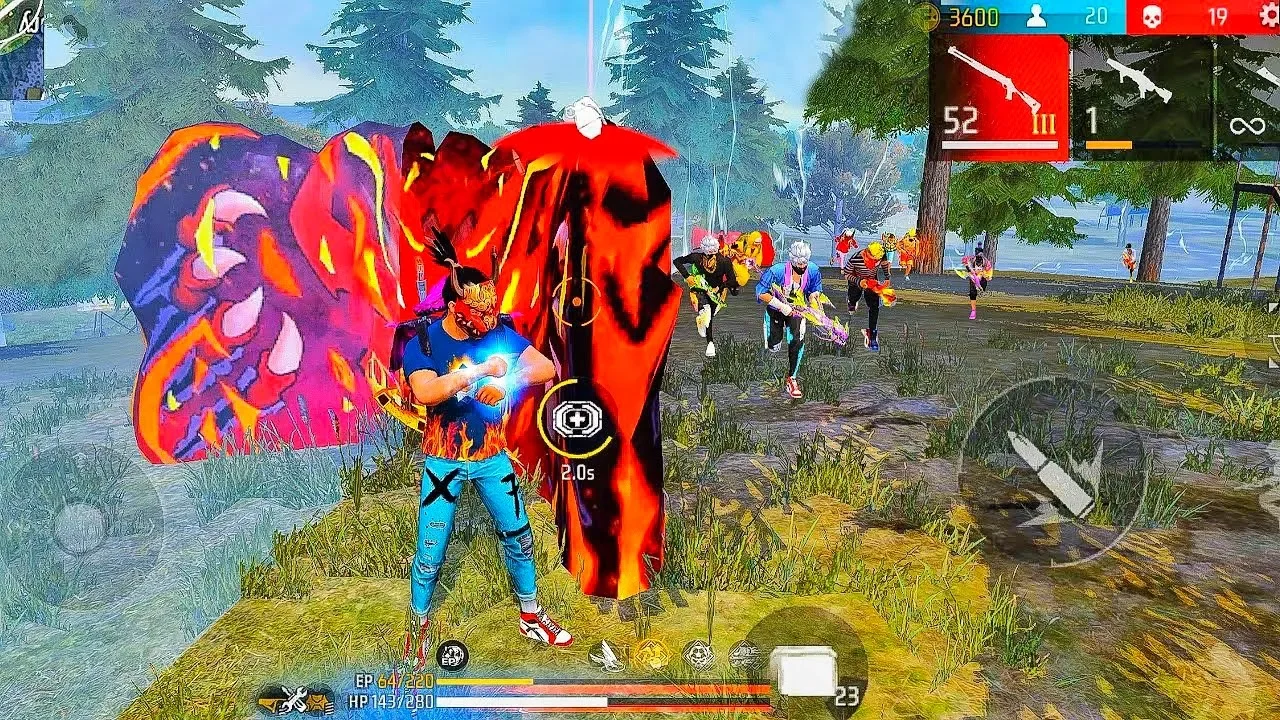The width and height of the screenshot is (1280, 720).
Task: Open the settings gear icon
Action: click(x=1268, y=16)
